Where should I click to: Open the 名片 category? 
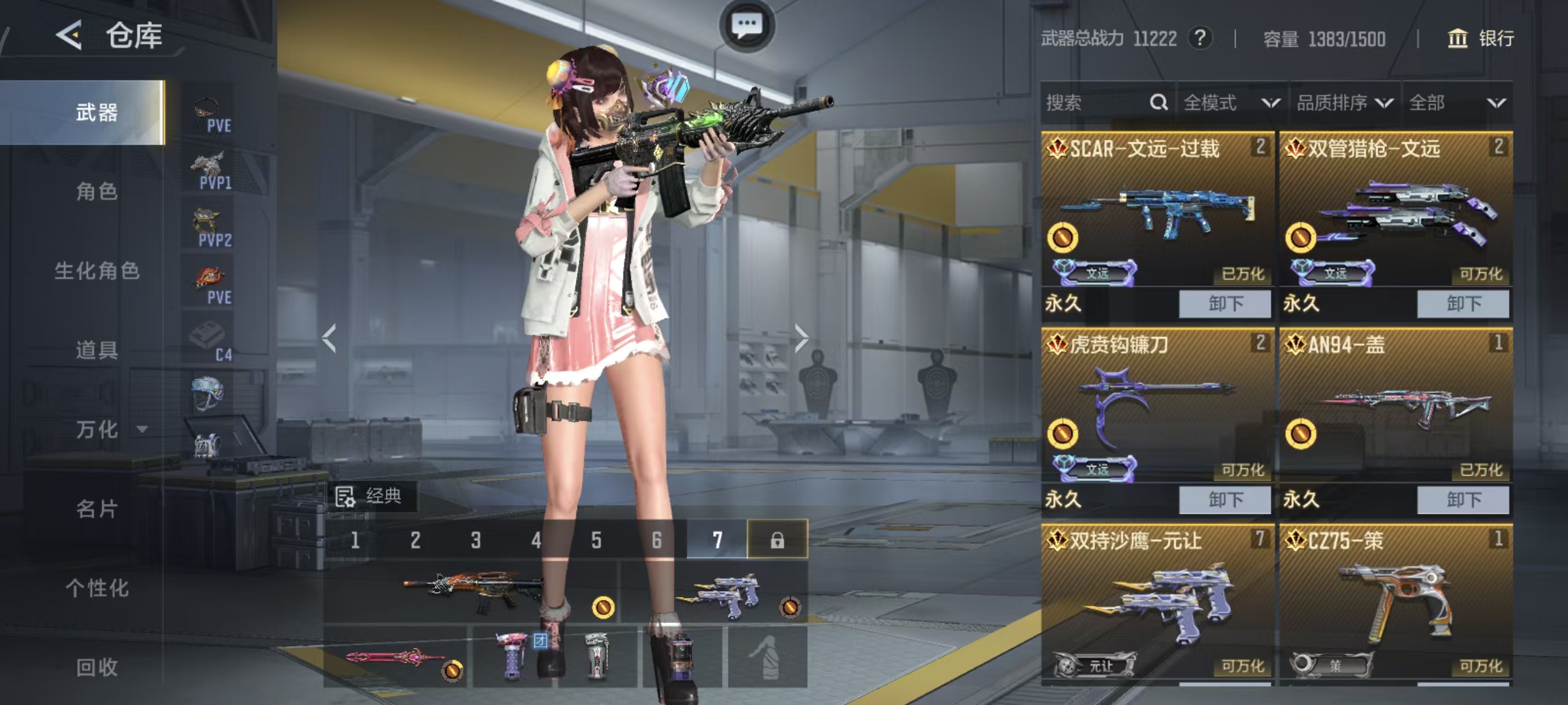(96, 509)
